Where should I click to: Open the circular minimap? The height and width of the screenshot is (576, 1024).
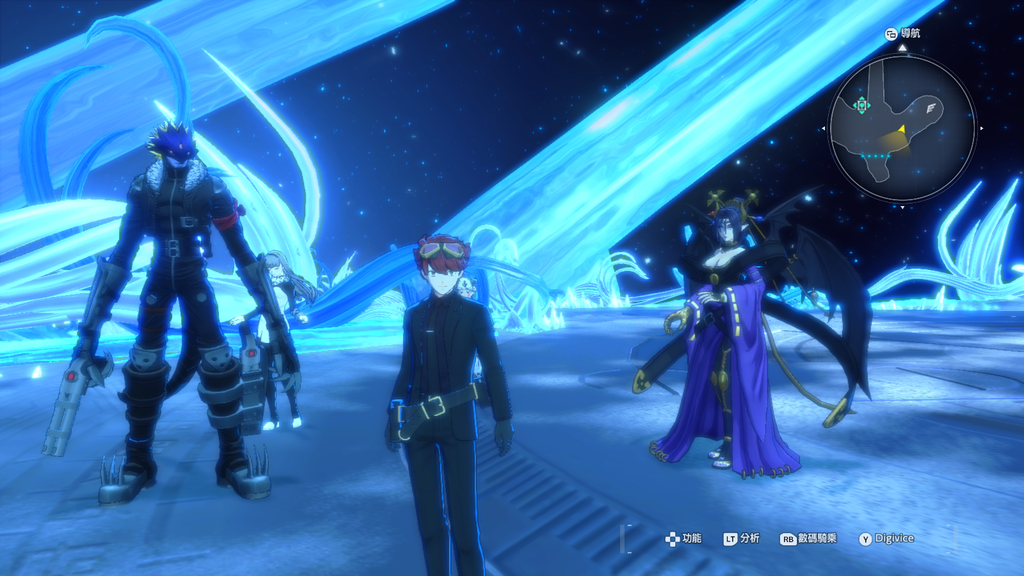coord(902,128)
